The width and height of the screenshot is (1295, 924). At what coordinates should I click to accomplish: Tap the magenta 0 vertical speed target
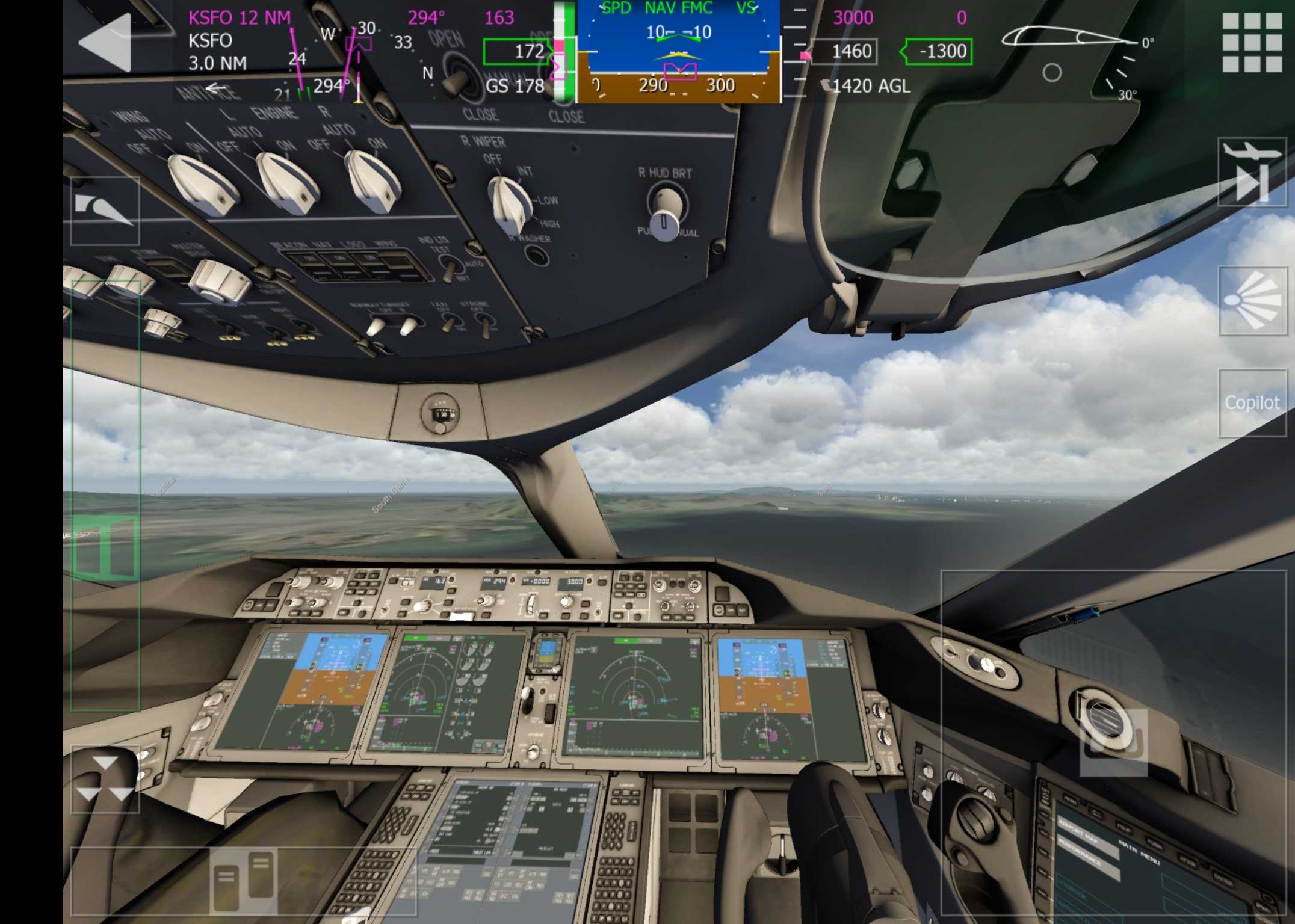pyautogui.click(x=961, y=18)
